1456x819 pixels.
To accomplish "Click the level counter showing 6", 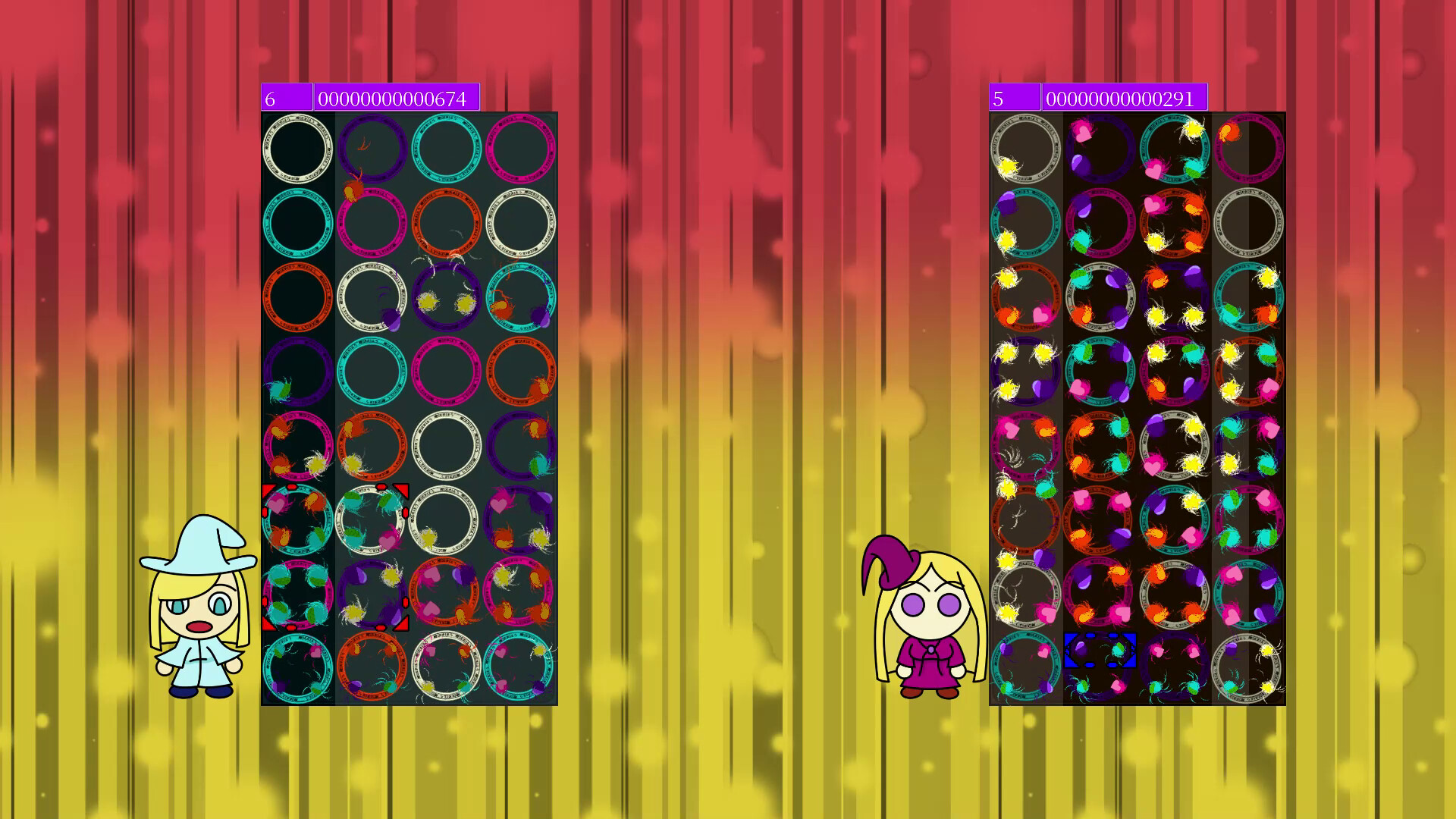I will [287, 97].
